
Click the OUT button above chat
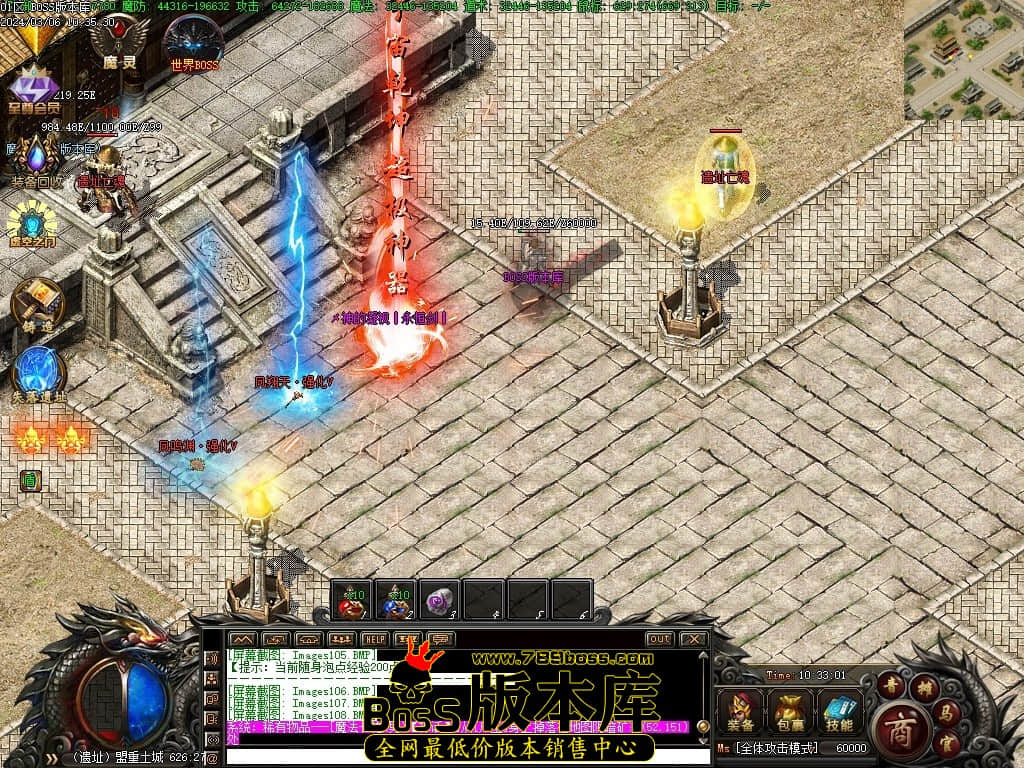point(659,639)
